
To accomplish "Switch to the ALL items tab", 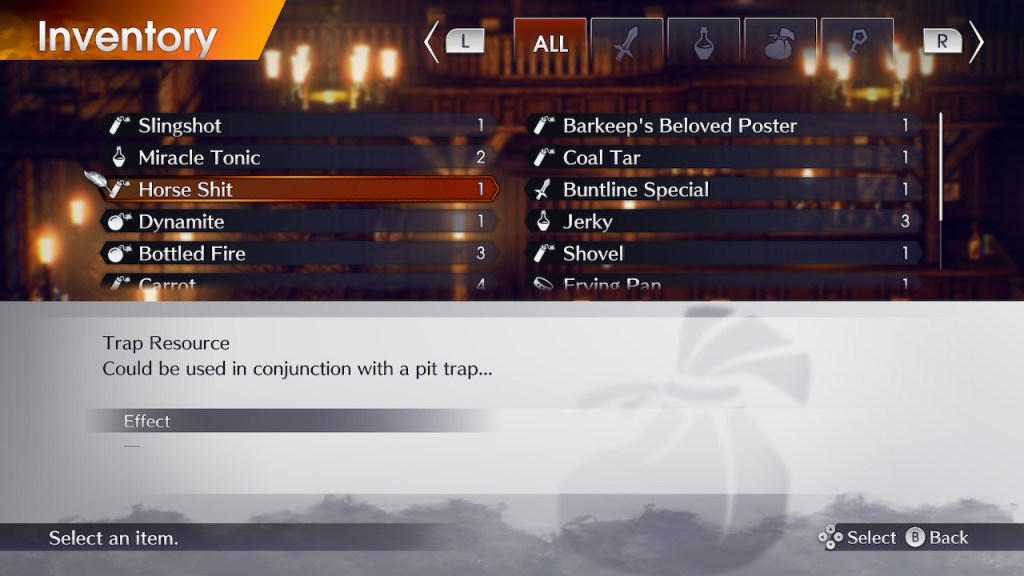I will pos(550,43).
